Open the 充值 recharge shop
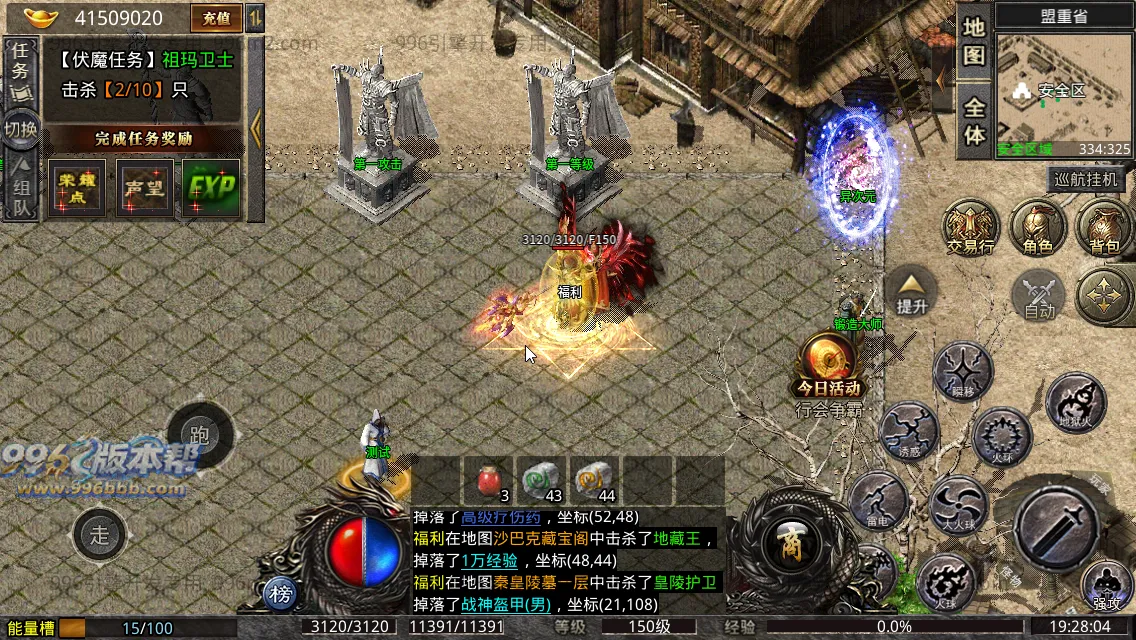This screenshot has width=1136, height=640. [216, 18]
